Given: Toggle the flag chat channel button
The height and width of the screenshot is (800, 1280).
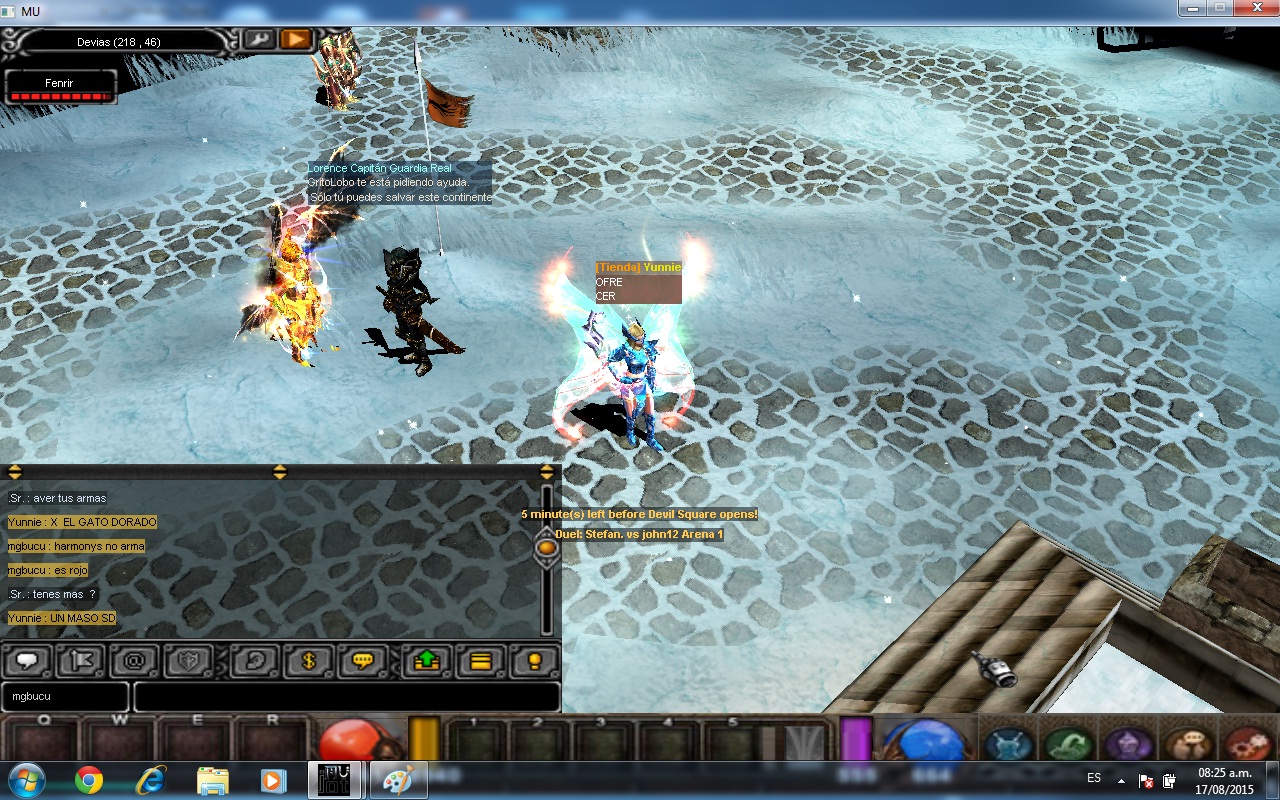Looking at the screenshot, I should 82,661.
